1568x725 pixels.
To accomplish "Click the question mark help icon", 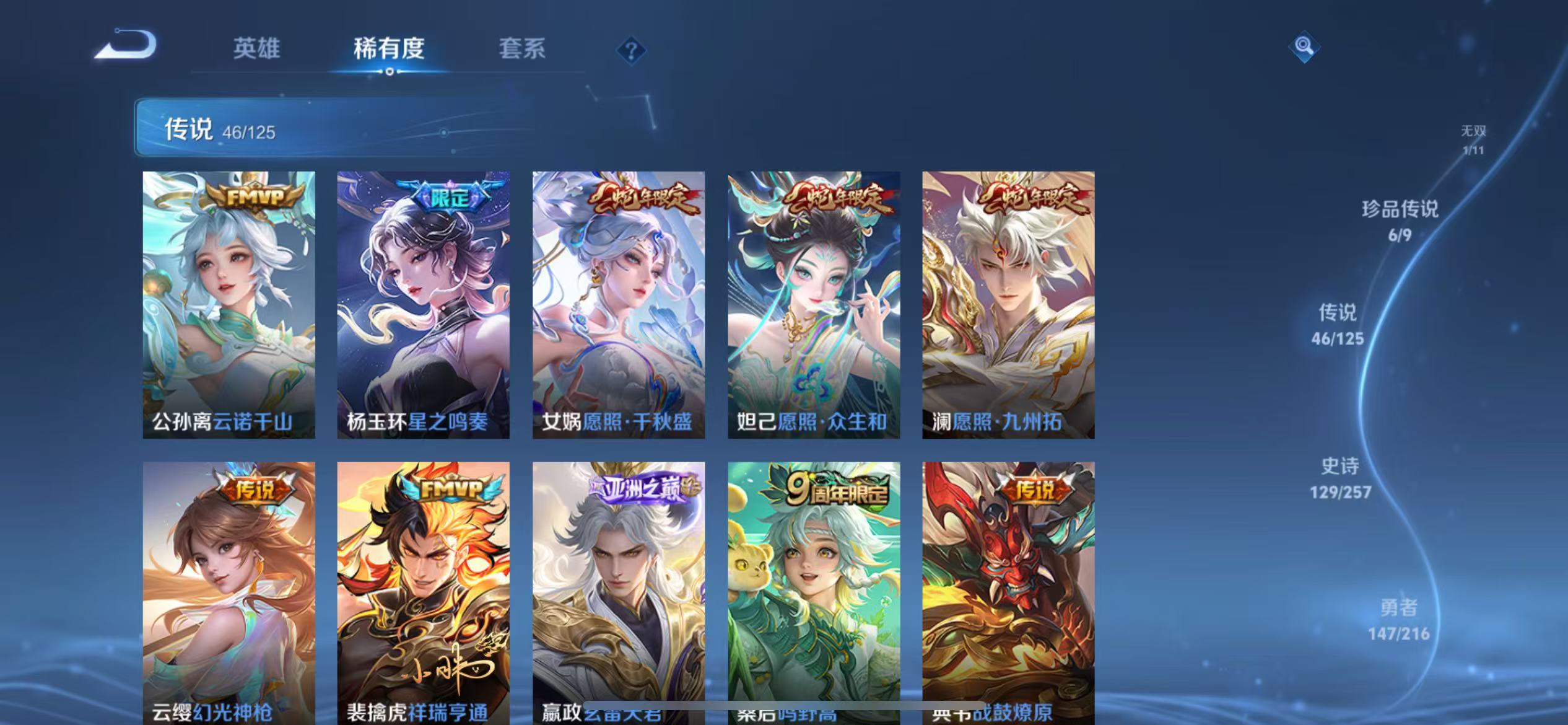I will point(630,52).
